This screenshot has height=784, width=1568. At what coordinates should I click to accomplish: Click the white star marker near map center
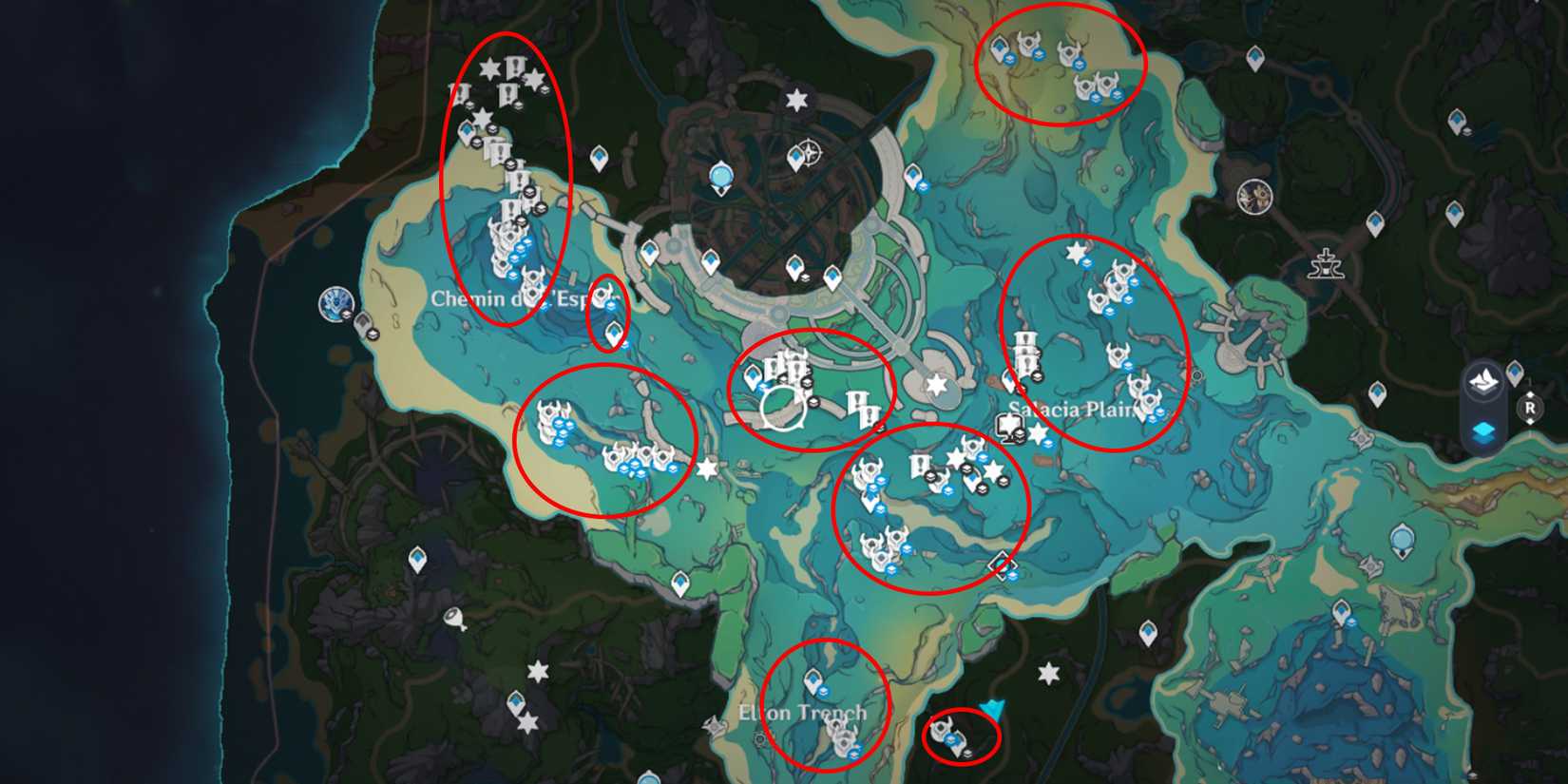click(x=936, y=385)
